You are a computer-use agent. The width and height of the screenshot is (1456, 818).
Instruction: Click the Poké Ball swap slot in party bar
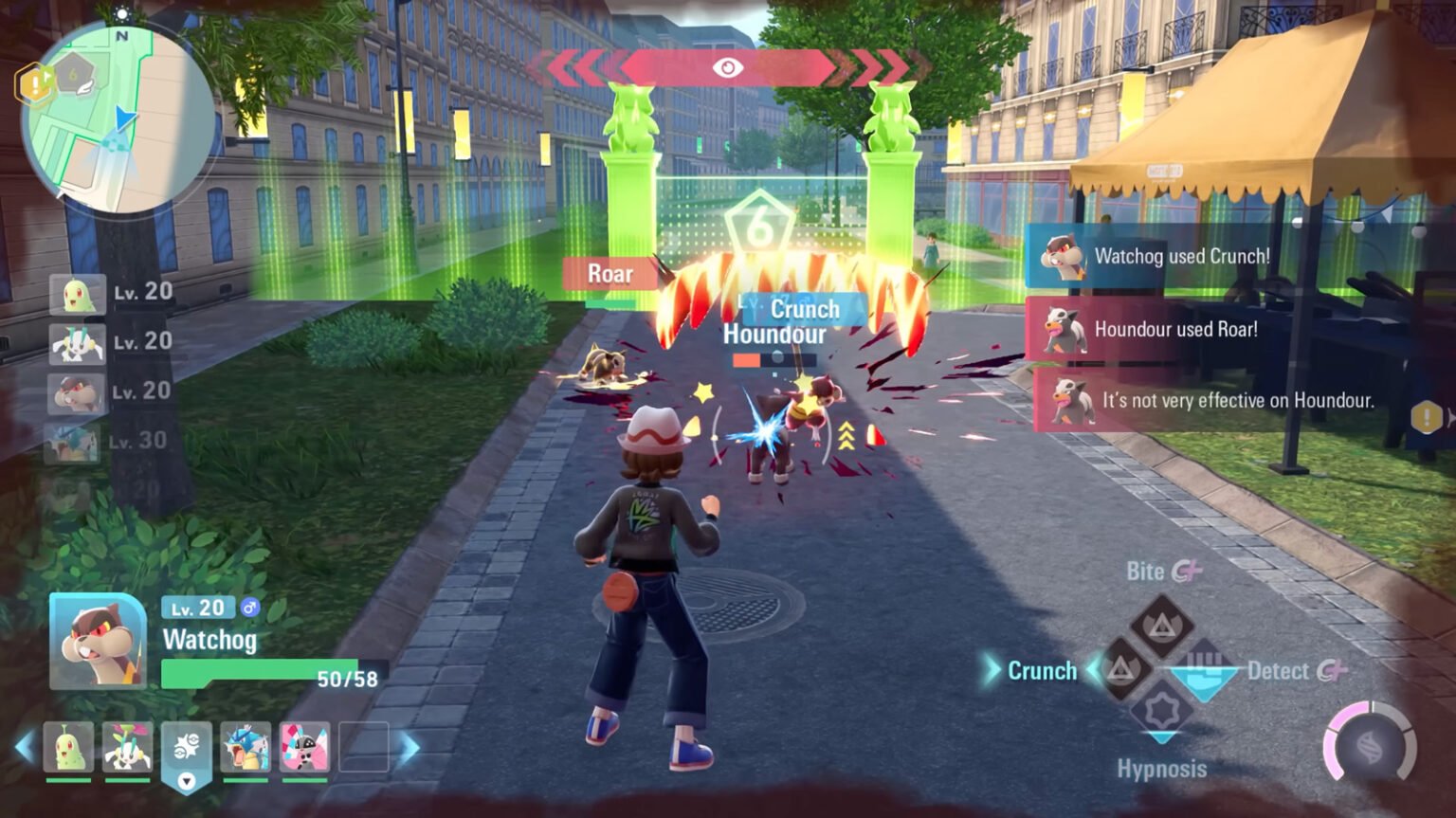tap(186, 749)
